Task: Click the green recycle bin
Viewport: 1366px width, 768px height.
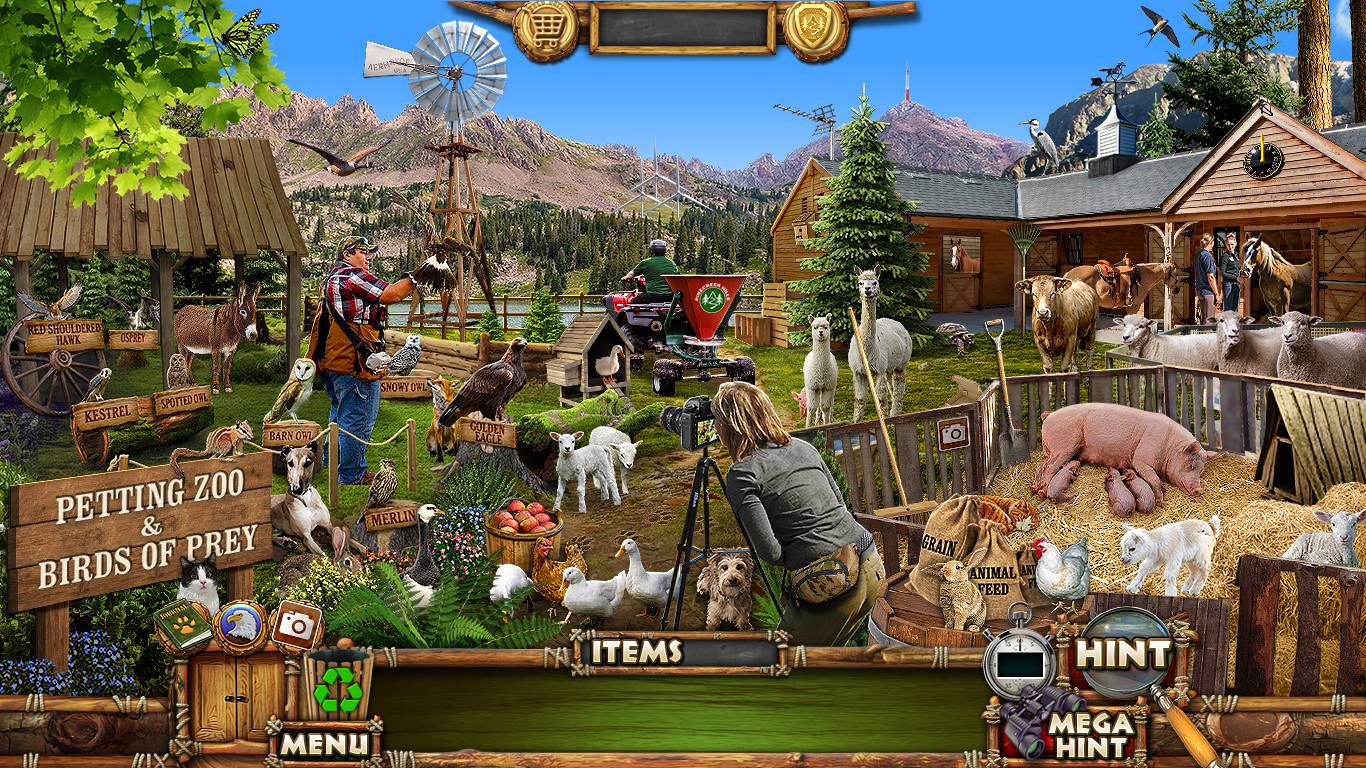Action: pyautogui.click(x=338, y=689)
